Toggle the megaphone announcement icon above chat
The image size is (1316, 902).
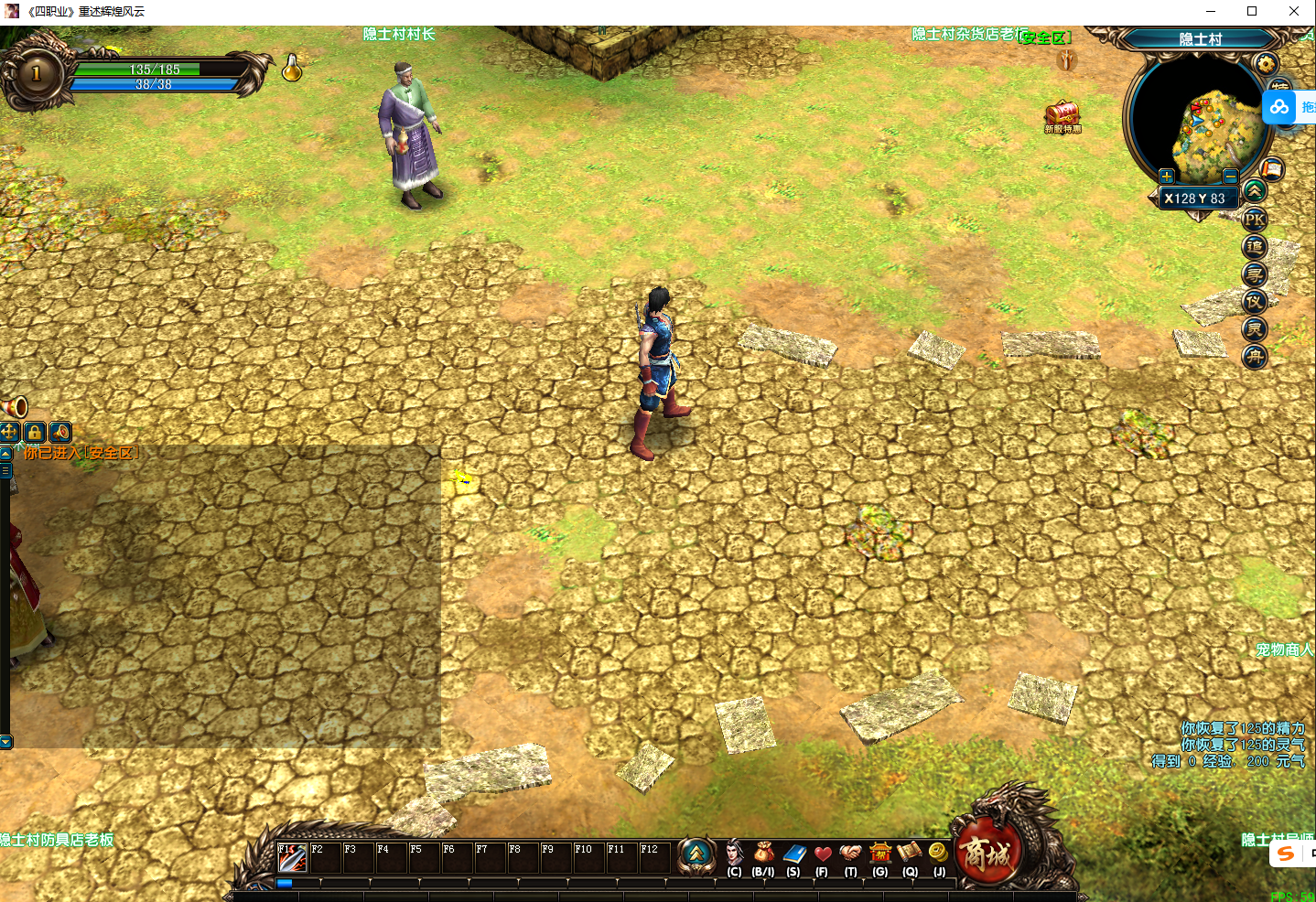(x=59, y=433)
